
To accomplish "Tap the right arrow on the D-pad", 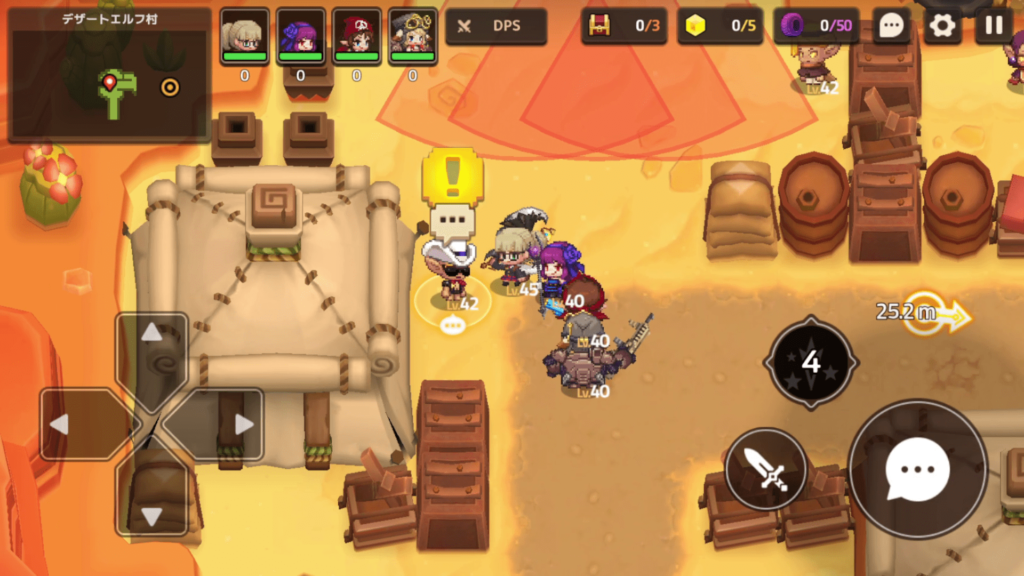I will click(x=226, y=424).
